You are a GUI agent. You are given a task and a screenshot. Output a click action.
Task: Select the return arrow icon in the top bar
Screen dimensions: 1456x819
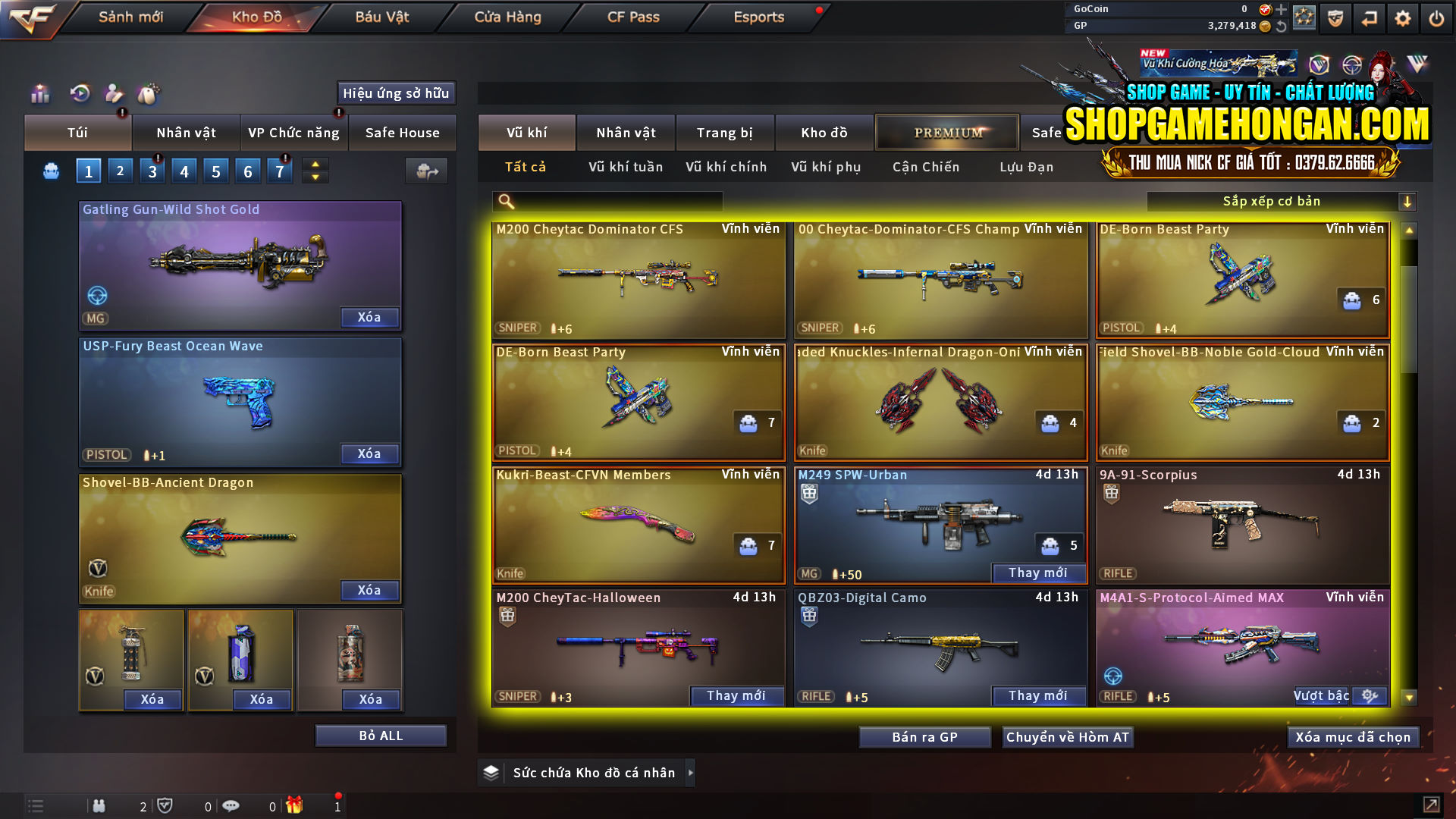point(1369,17)
